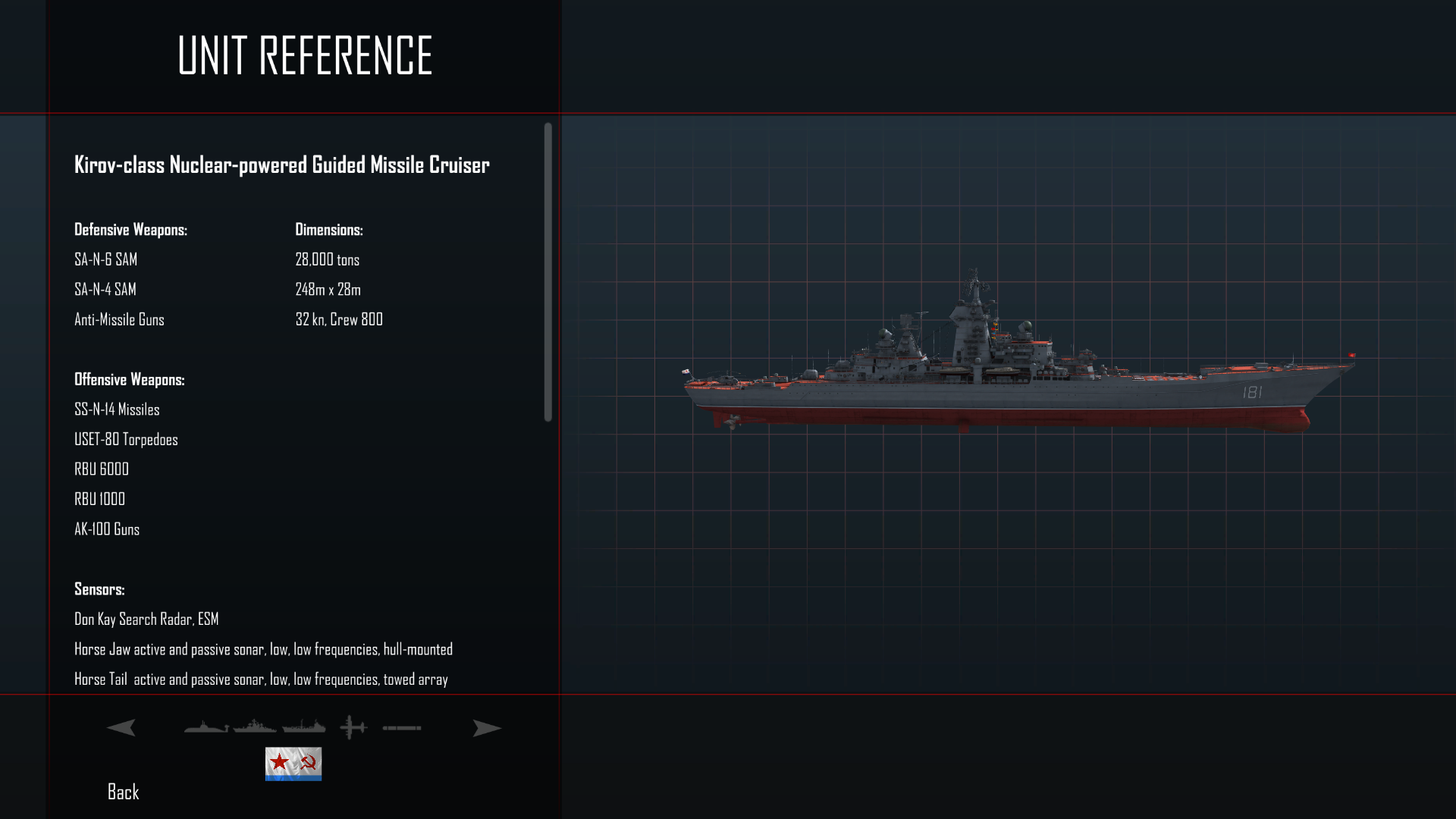Select the torpedo silhouette icon

click(402, 727)
